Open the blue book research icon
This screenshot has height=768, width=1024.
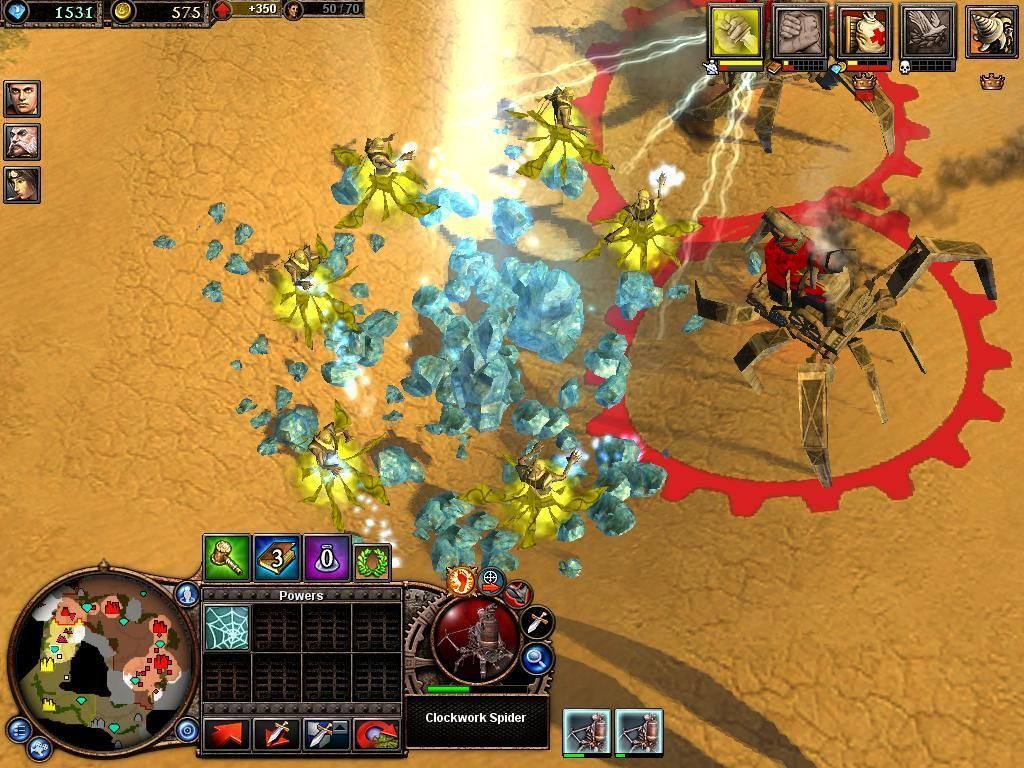pyautogui.click(x=277, y=557)
